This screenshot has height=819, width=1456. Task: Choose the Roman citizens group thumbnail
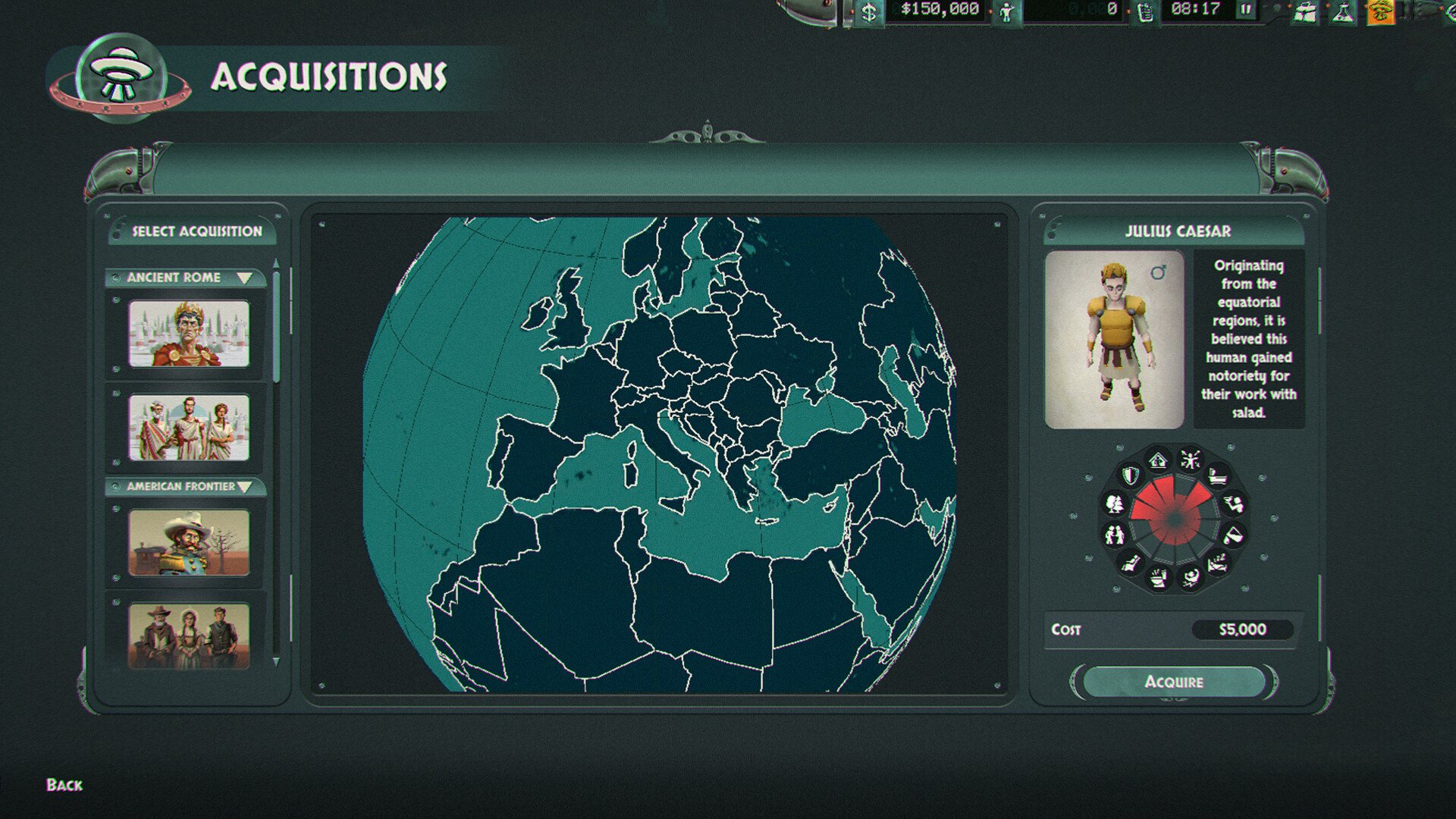pos(189,428)
